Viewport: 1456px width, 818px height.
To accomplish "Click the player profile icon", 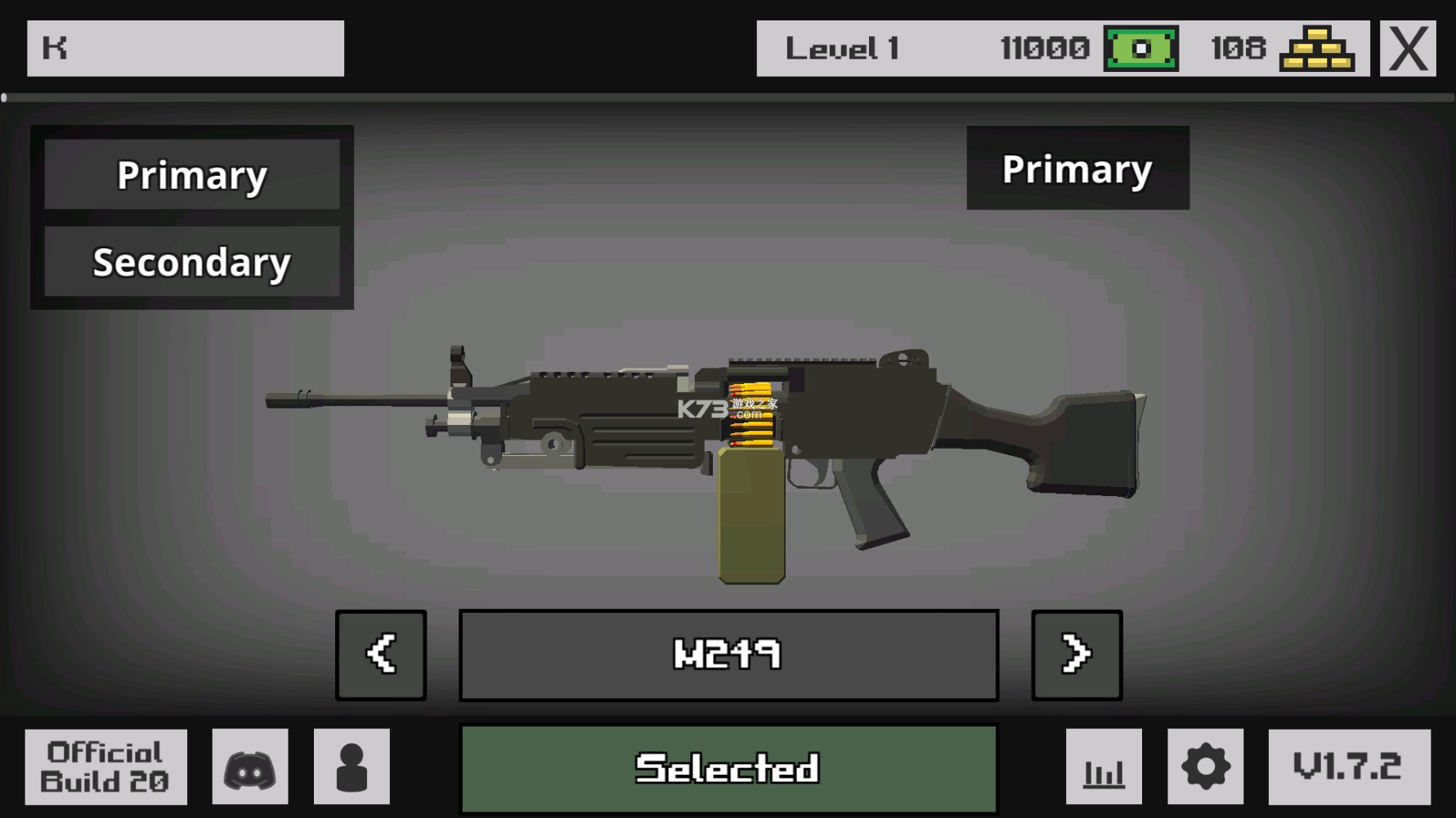I will click(352, 767).
